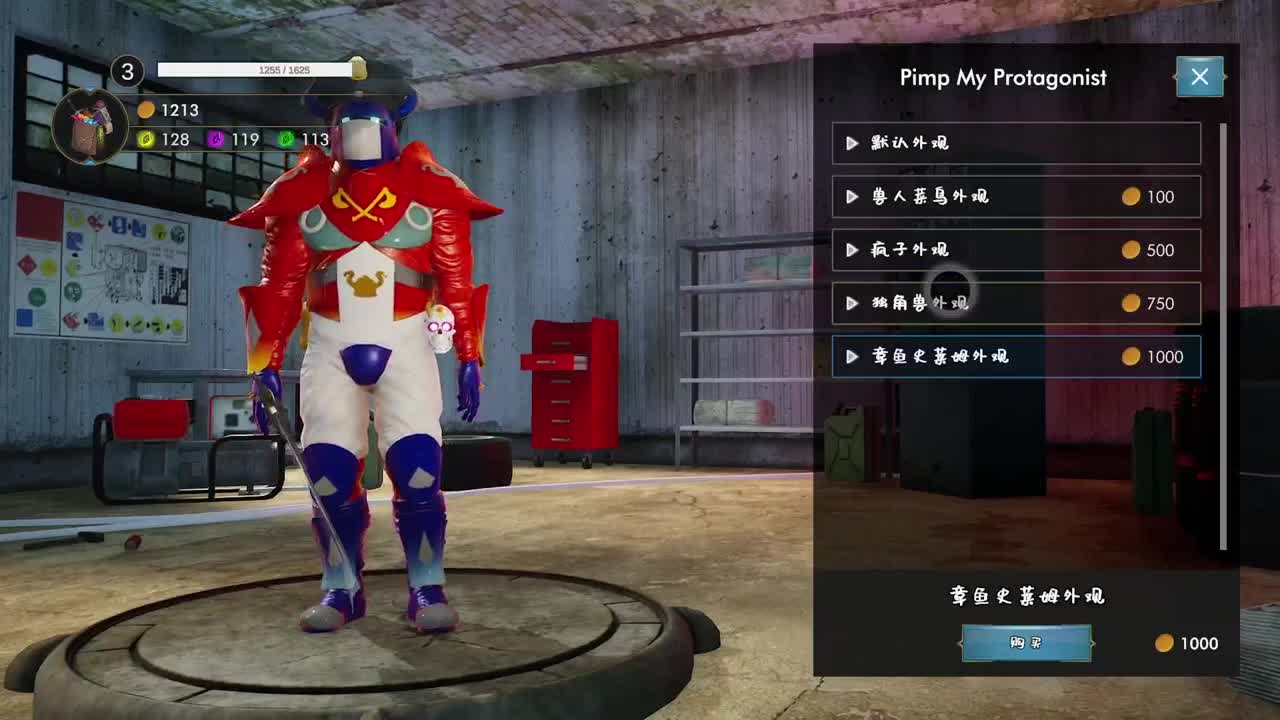Close the Pimp My Protagonist panel

(x=1199, y=76)
